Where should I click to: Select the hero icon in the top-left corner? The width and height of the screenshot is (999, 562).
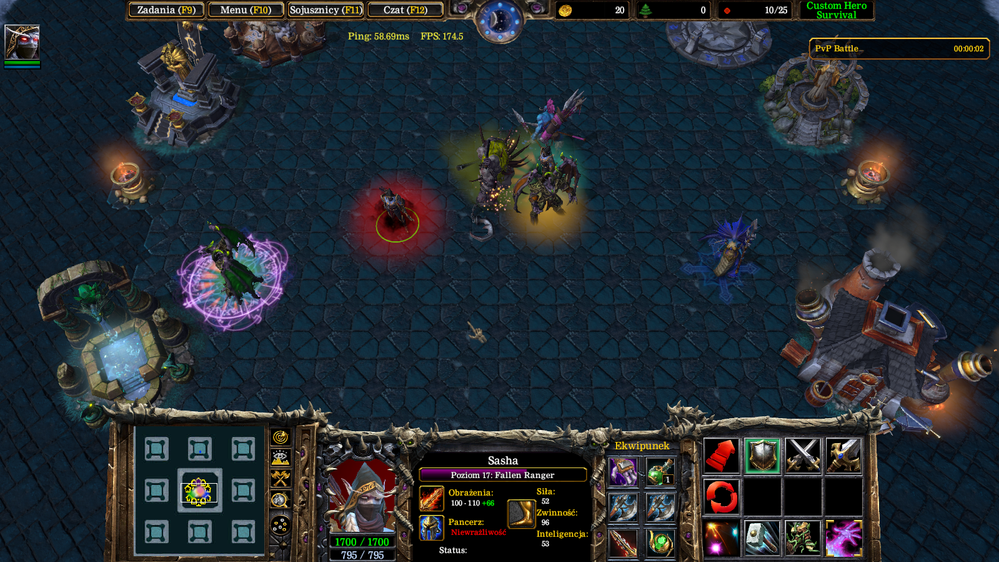click(22, 43)
